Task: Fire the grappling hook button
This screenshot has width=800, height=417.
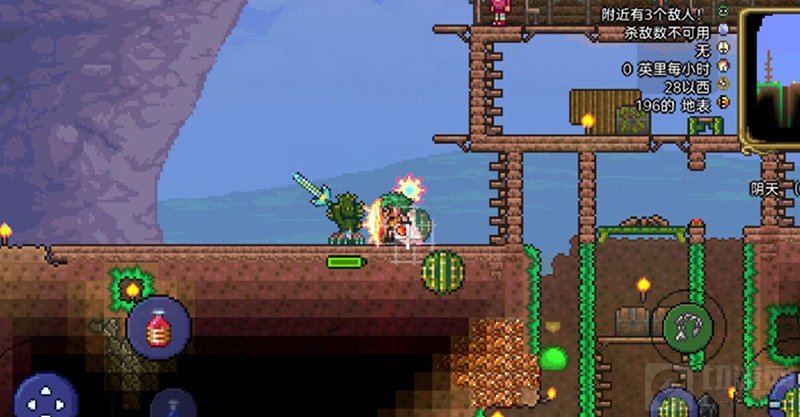Action: 688,324
